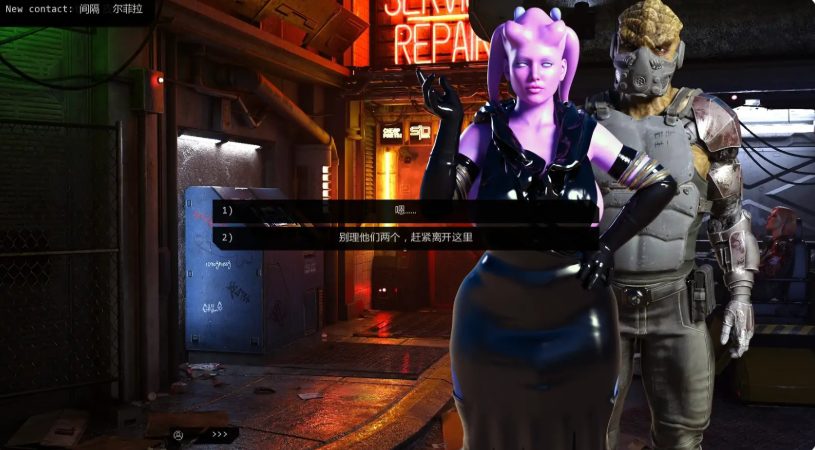Open the round face icon button
The height and width of the screenshot is (450, 815).
click(178, 435)
